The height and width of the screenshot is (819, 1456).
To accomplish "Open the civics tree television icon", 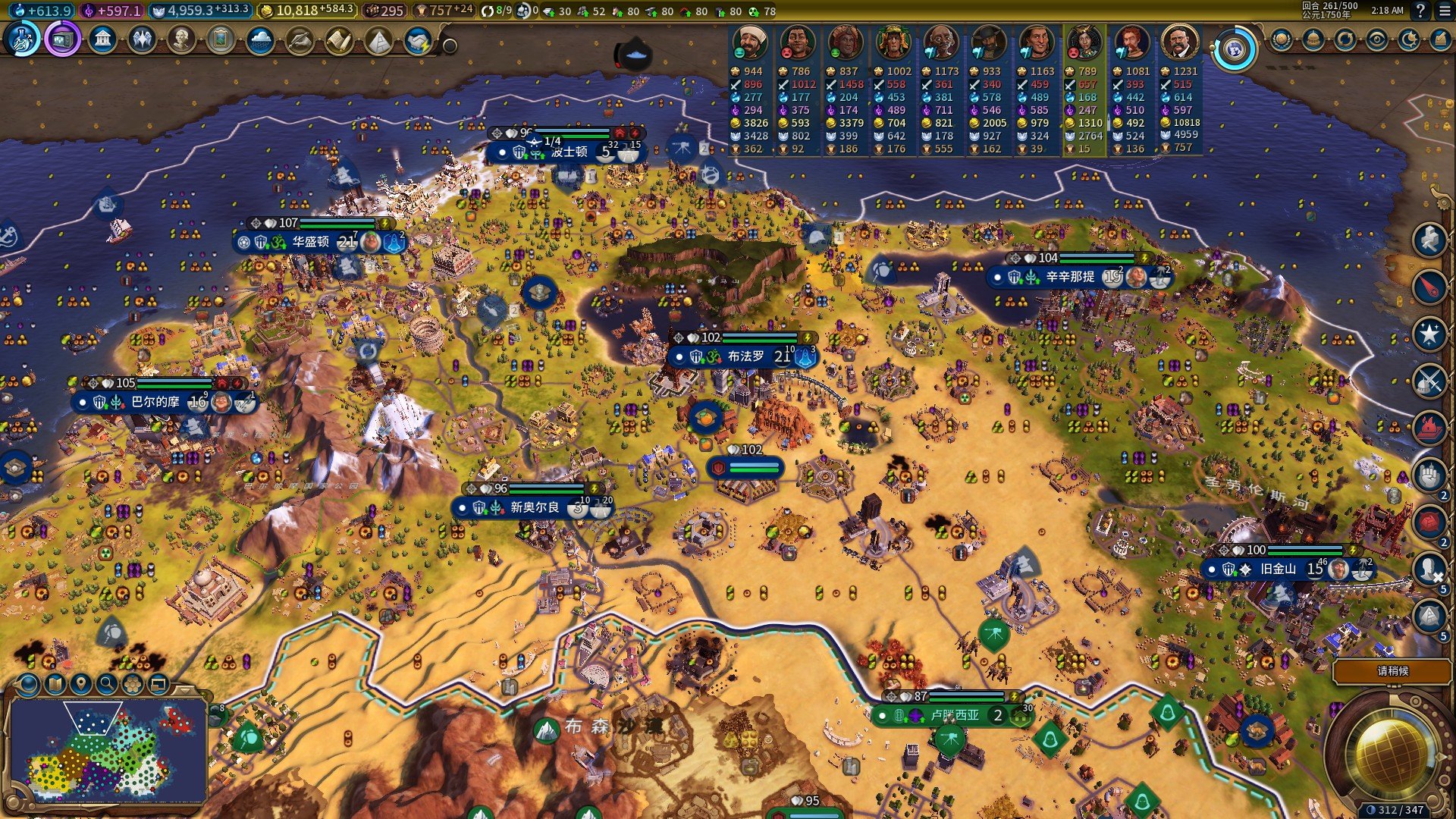I will tap(62, 39).
